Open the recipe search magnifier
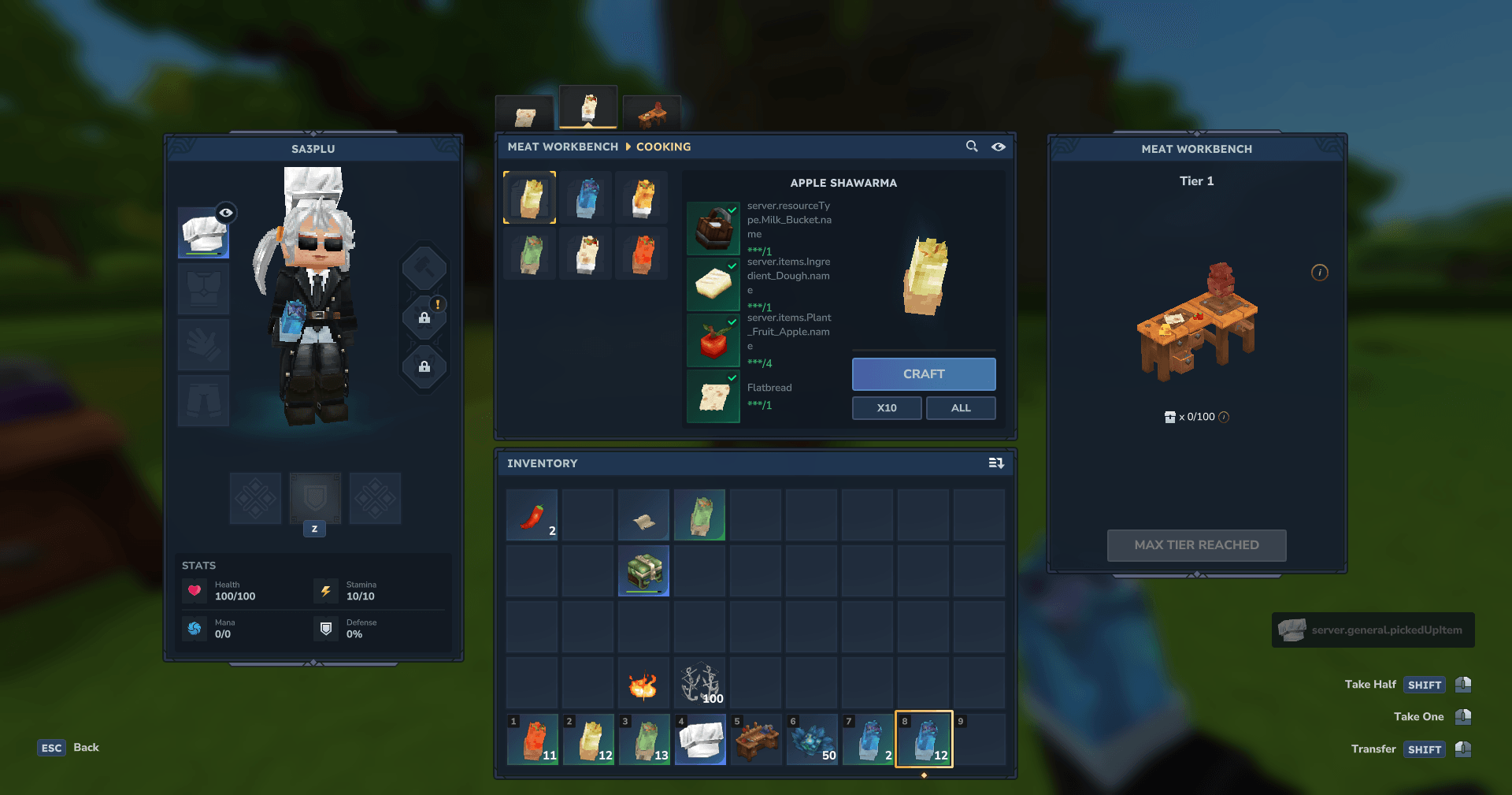1512x795 pixels. tap(972, 147)
